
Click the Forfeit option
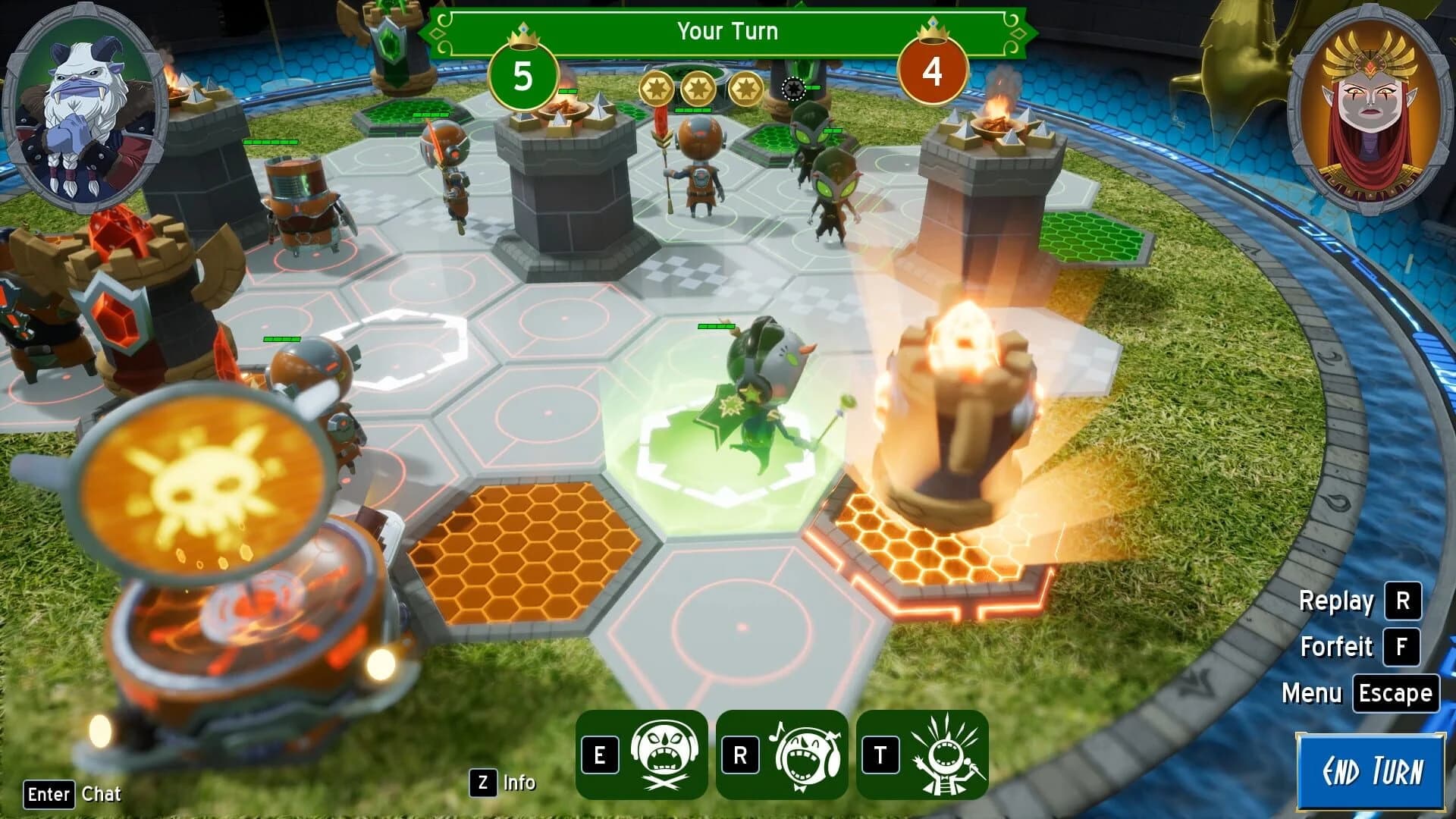1338,648
